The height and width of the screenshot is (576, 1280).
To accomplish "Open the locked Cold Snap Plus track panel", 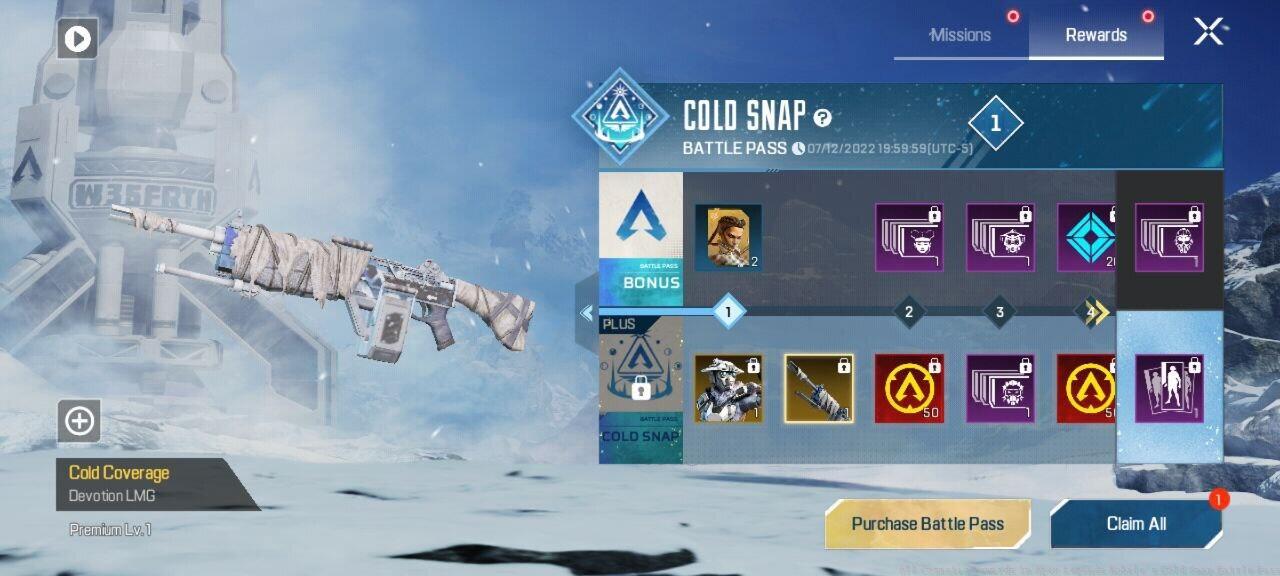I will (x=640, y=390).
